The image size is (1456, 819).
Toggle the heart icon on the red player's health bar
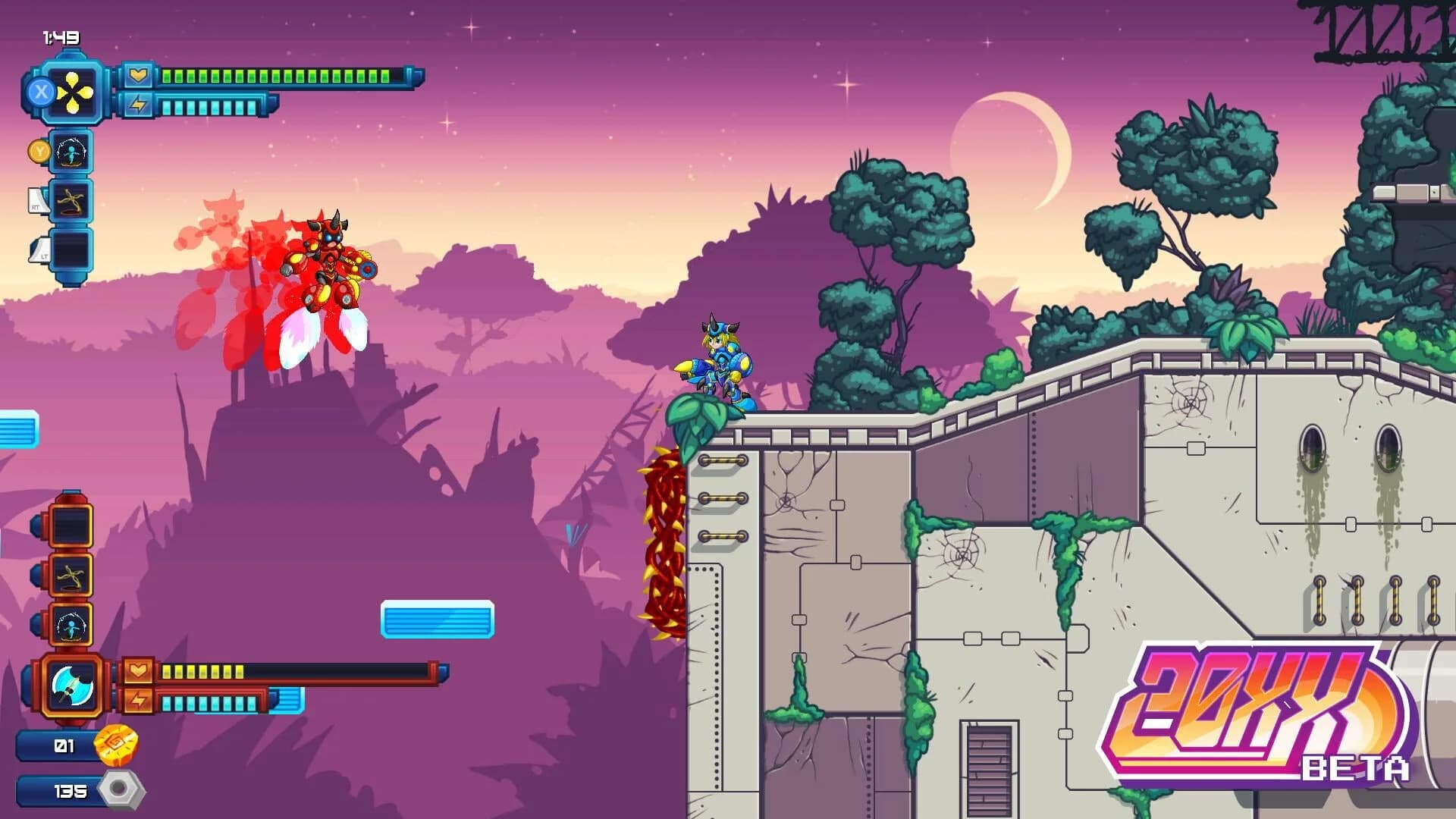(x=139, y=671)
